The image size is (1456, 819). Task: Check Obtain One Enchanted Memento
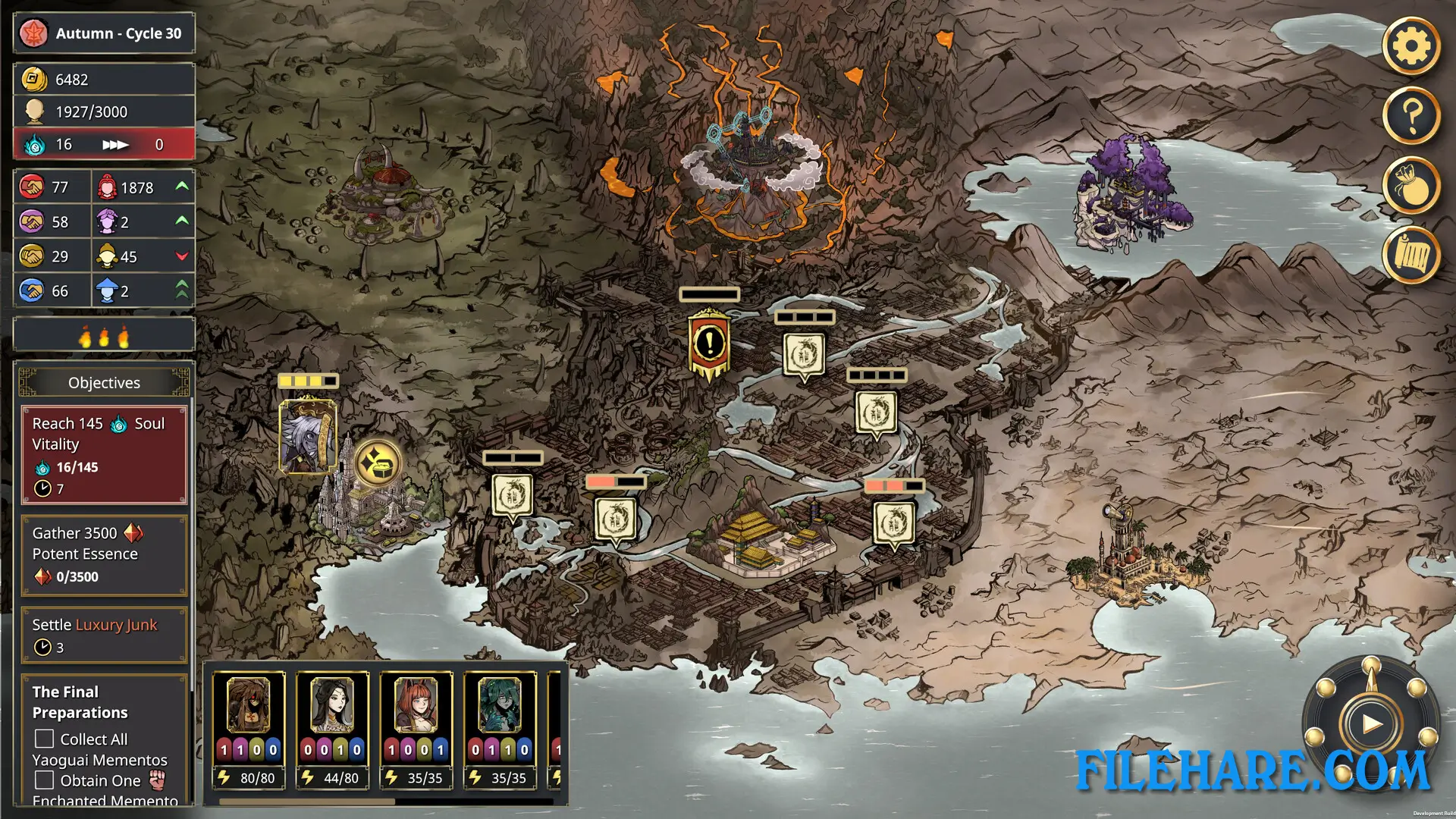[43, 780]
